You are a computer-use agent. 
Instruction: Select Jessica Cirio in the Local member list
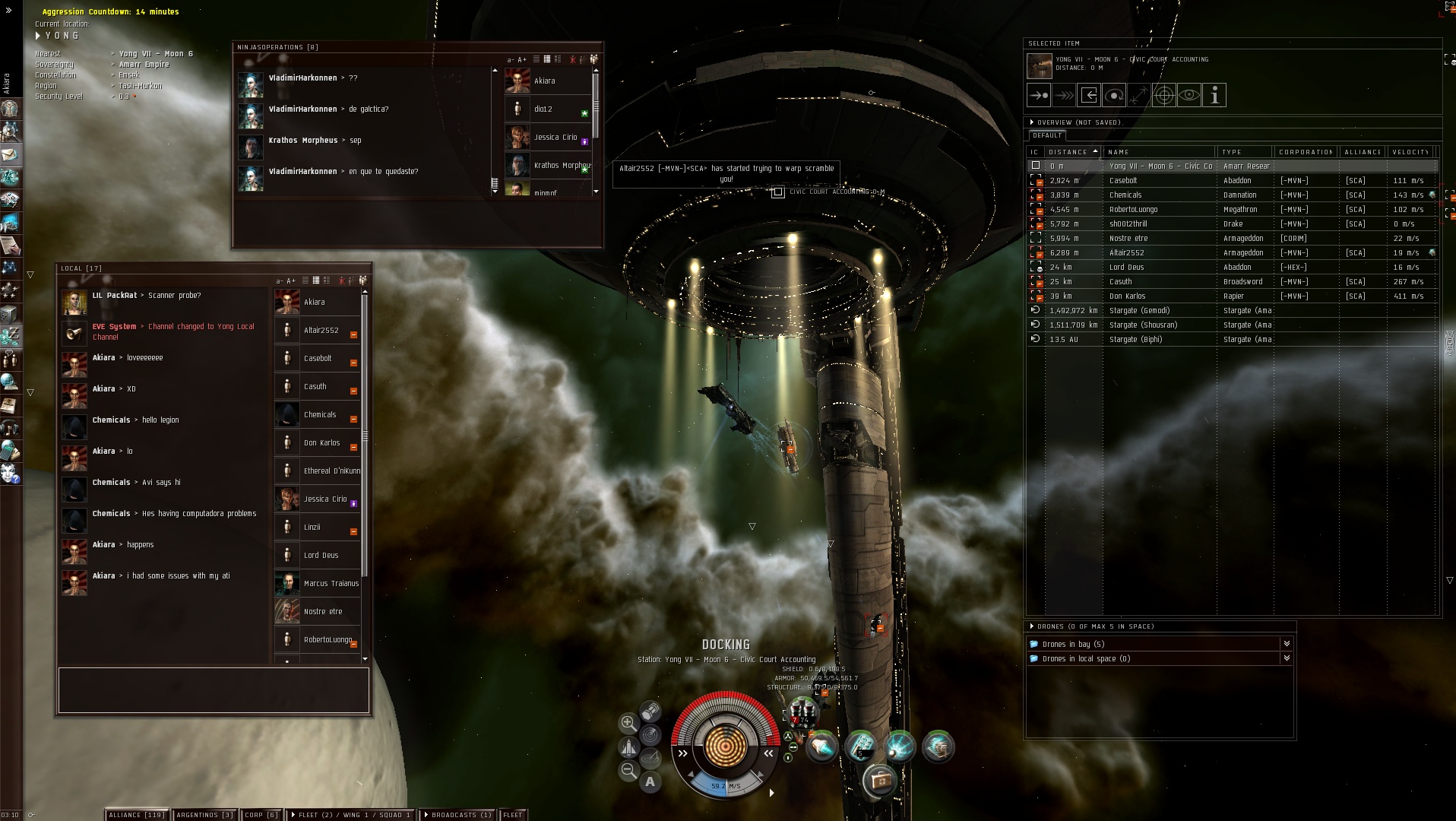pos(324,499)
